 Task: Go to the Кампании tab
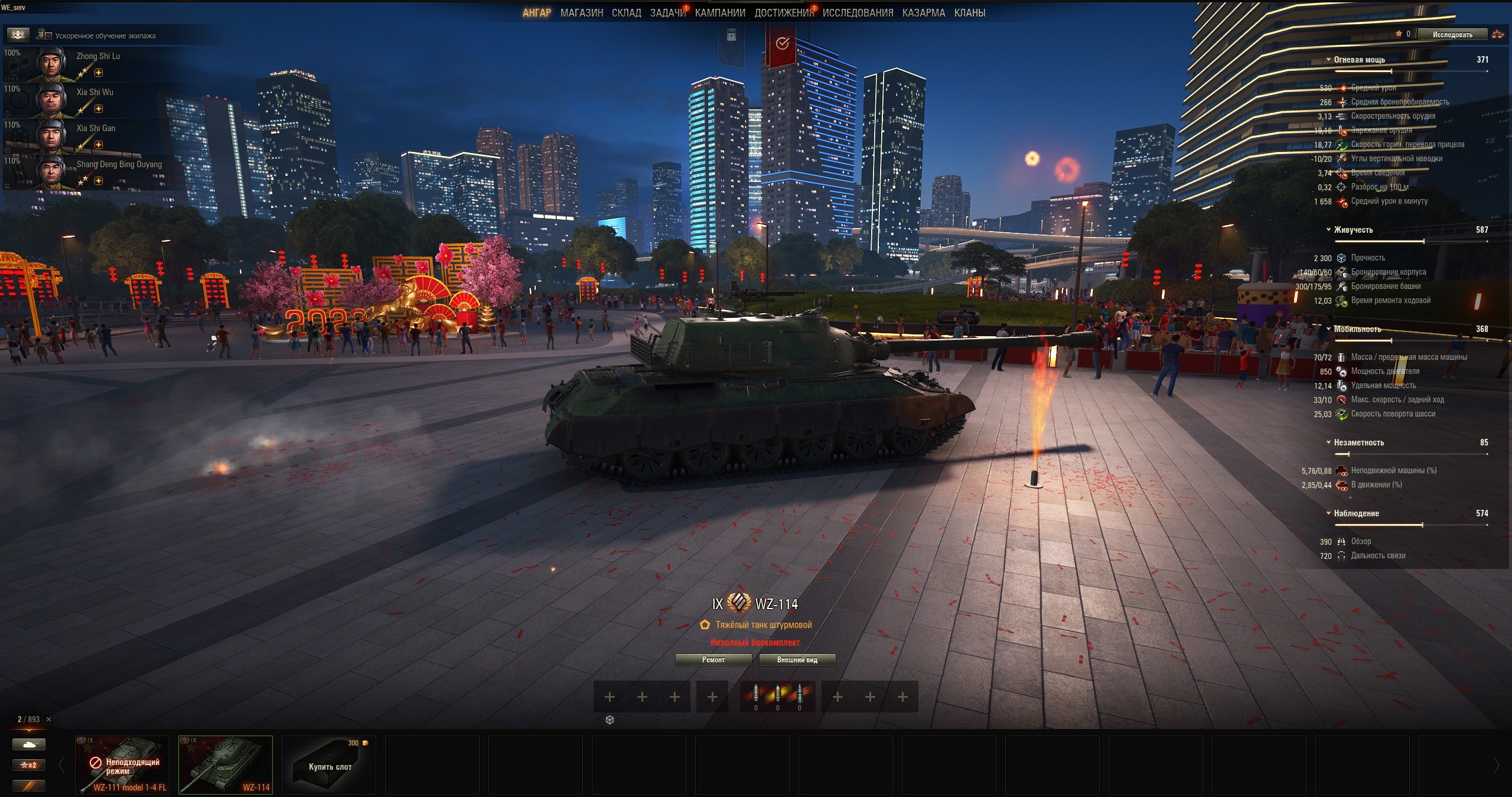click(720, 13)
